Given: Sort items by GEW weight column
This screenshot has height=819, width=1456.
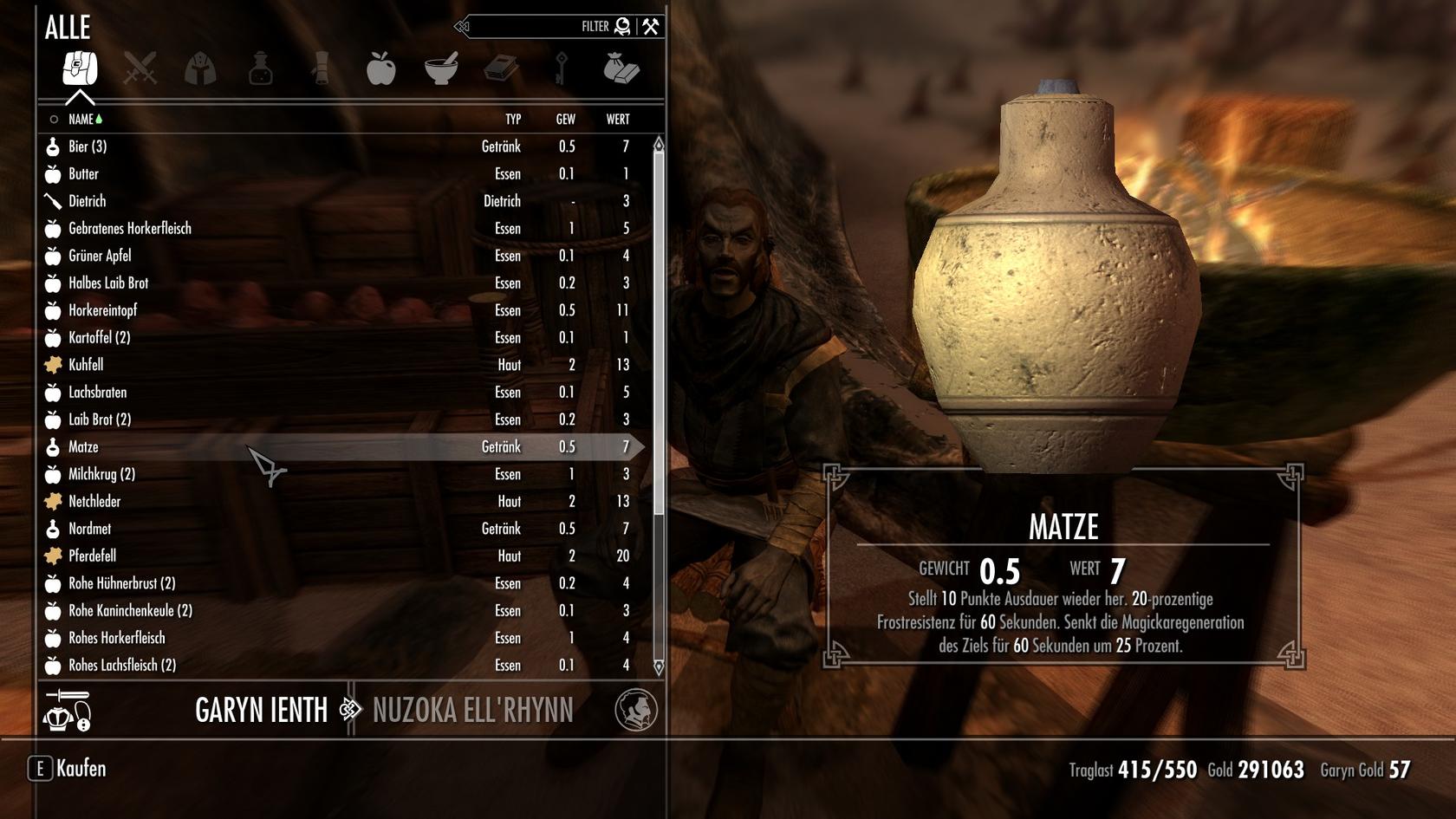Looking at the screenshot, I should click(x=565, y=120).
